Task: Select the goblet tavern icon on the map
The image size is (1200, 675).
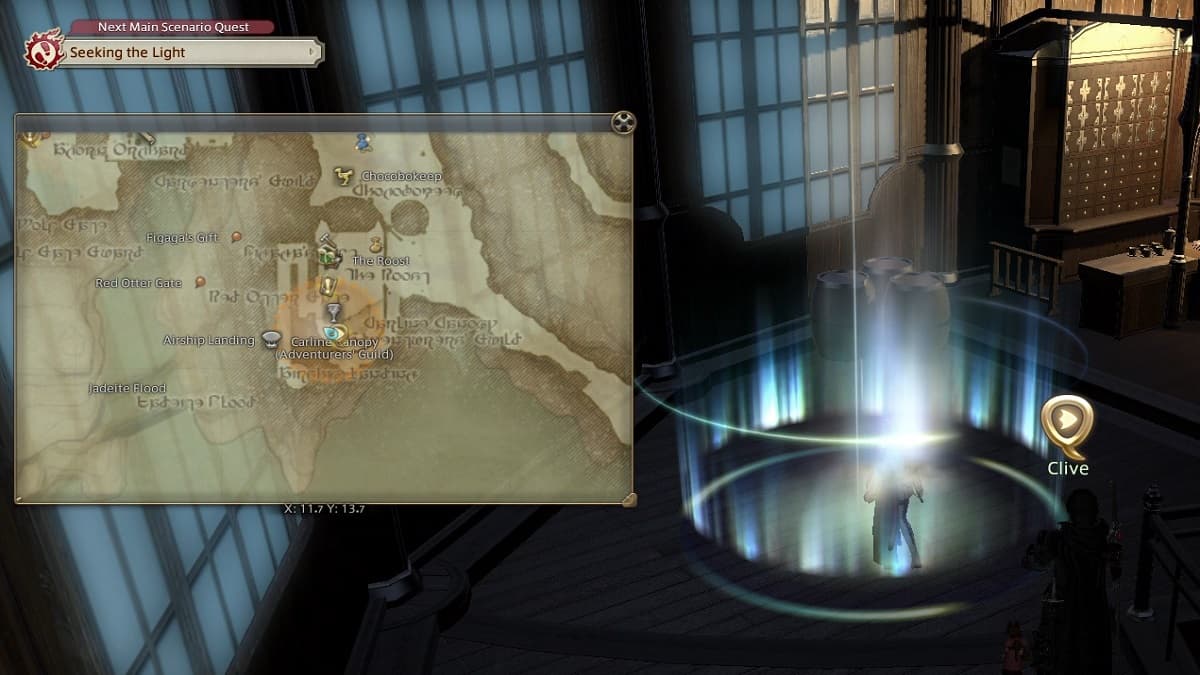Action: [x=334, y=312]
